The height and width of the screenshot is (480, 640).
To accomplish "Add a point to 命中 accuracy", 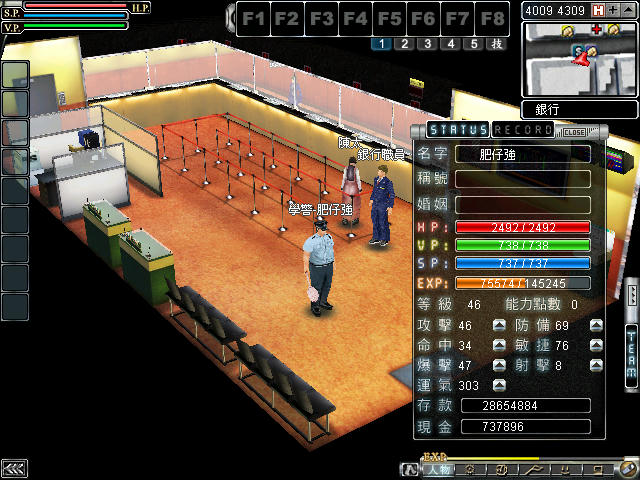I will click(499, 346).
